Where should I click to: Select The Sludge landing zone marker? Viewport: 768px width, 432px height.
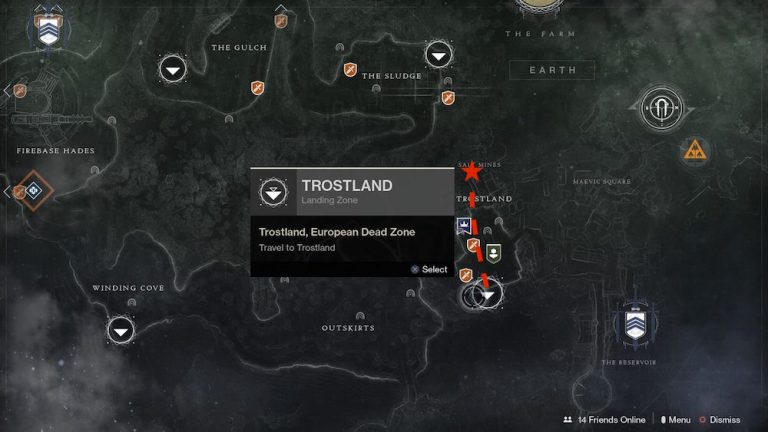438,55
